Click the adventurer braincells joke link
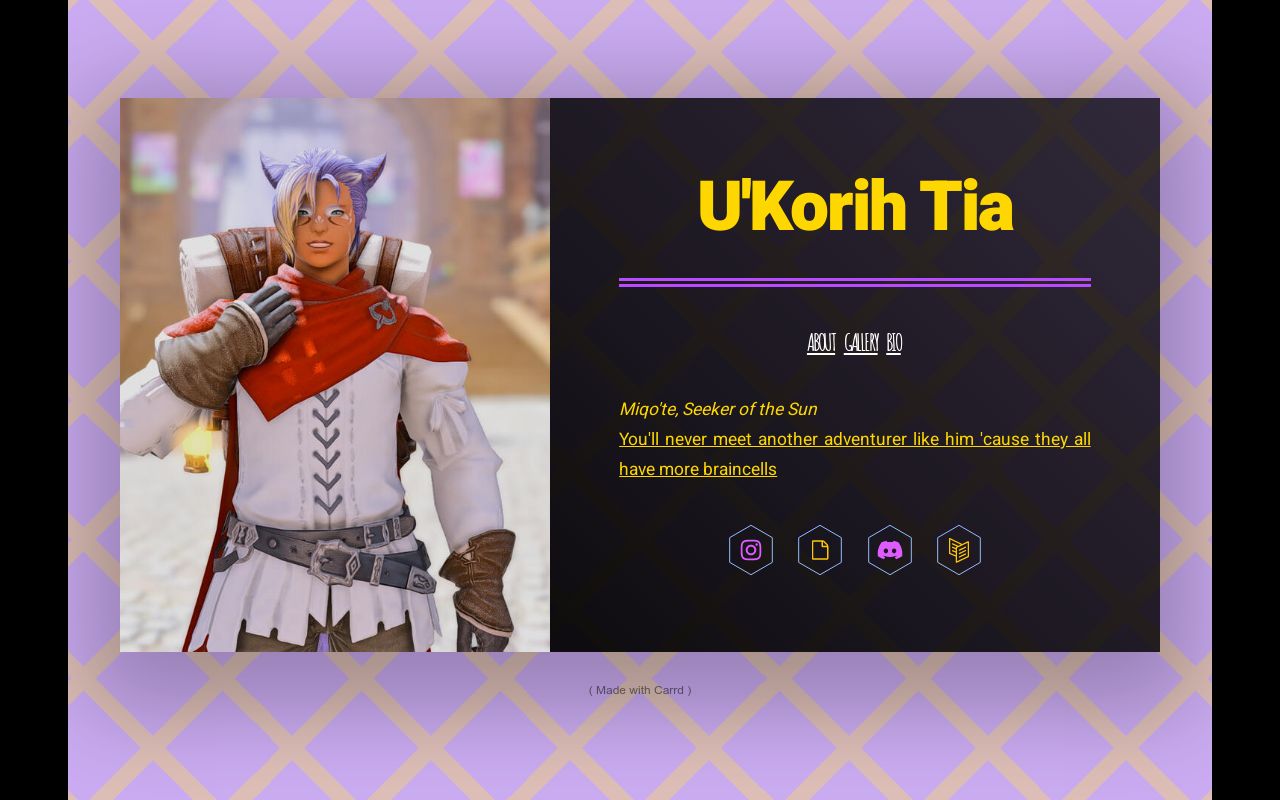This screenshot has width=1280, height=800. coord(855,439)
